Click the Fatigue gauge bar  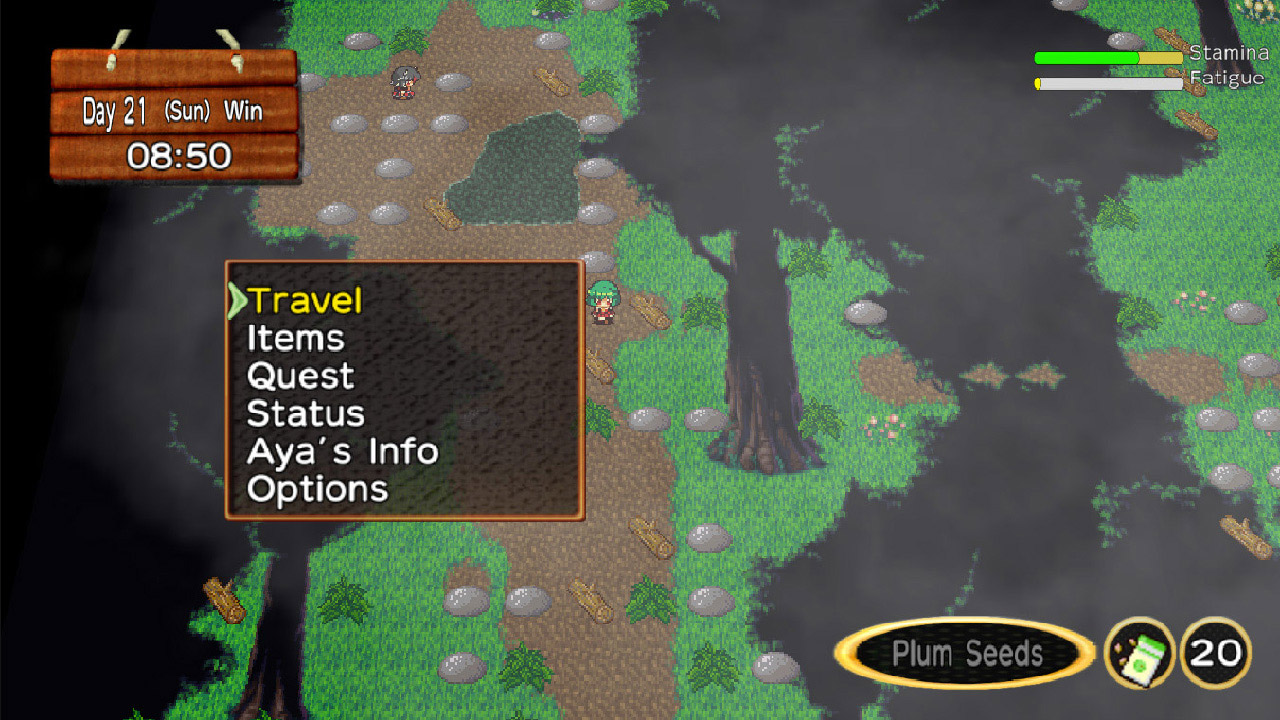[1108, 84]
